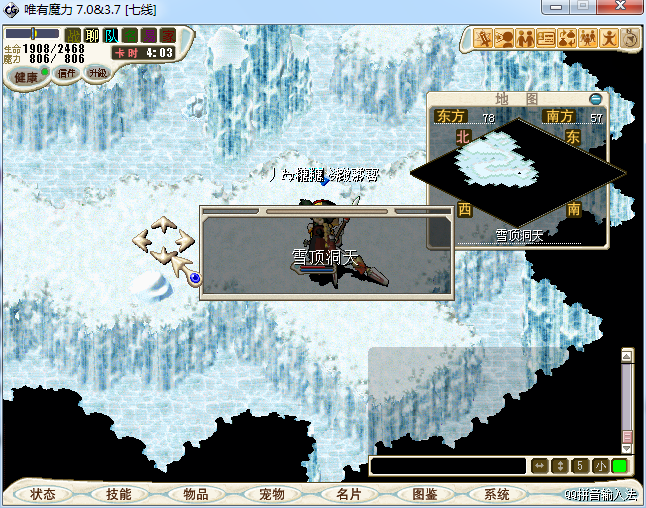Image resolution: width=646 pixels, height=508 pixels.
Task: Toggle the 队 team switch
Action: pos(111,36)
